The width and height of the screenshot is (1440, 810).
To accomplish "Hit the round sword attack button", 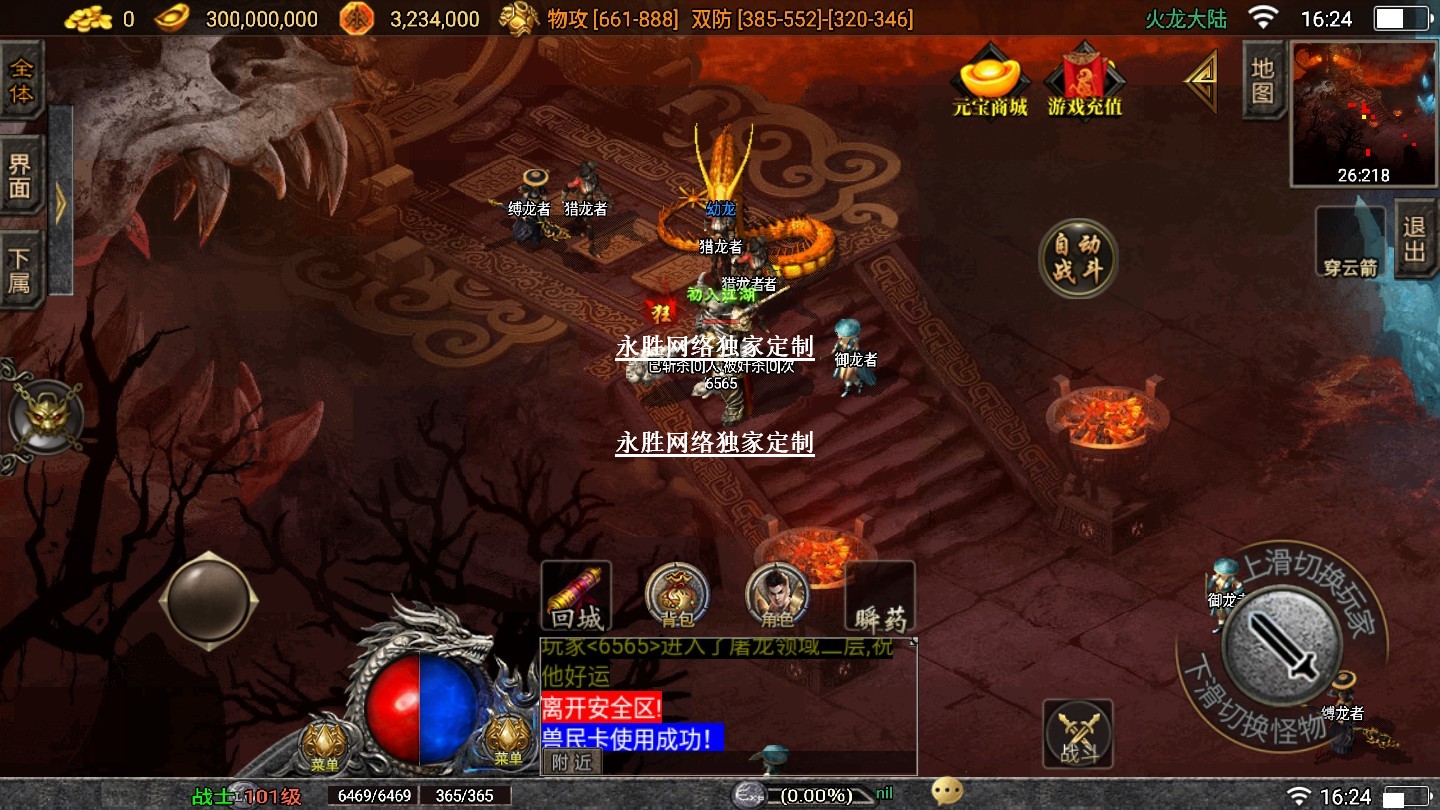I will (1282, 646).
